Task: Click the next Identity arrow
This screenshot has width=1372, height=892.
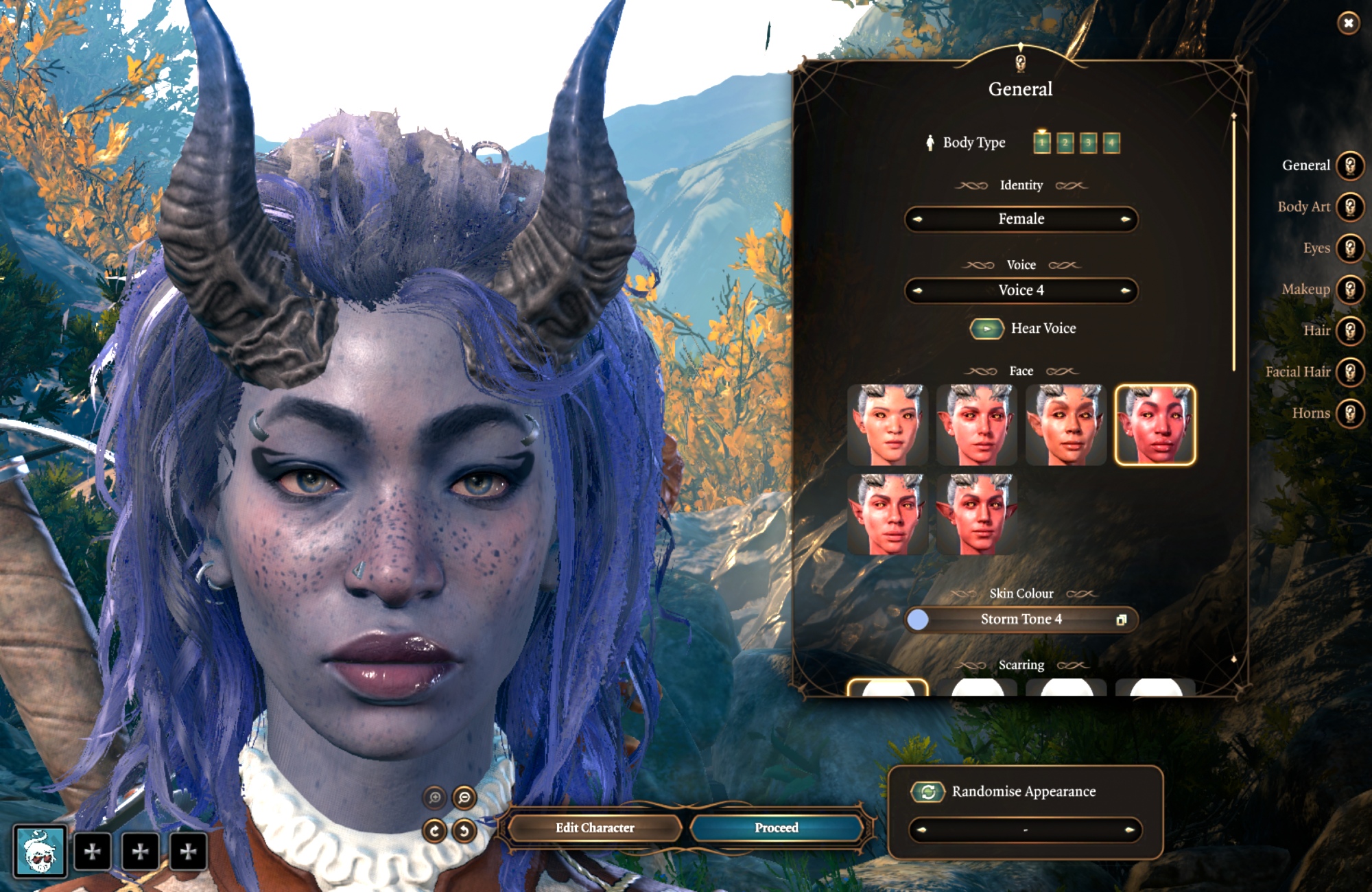Action: pos(1125,220)
